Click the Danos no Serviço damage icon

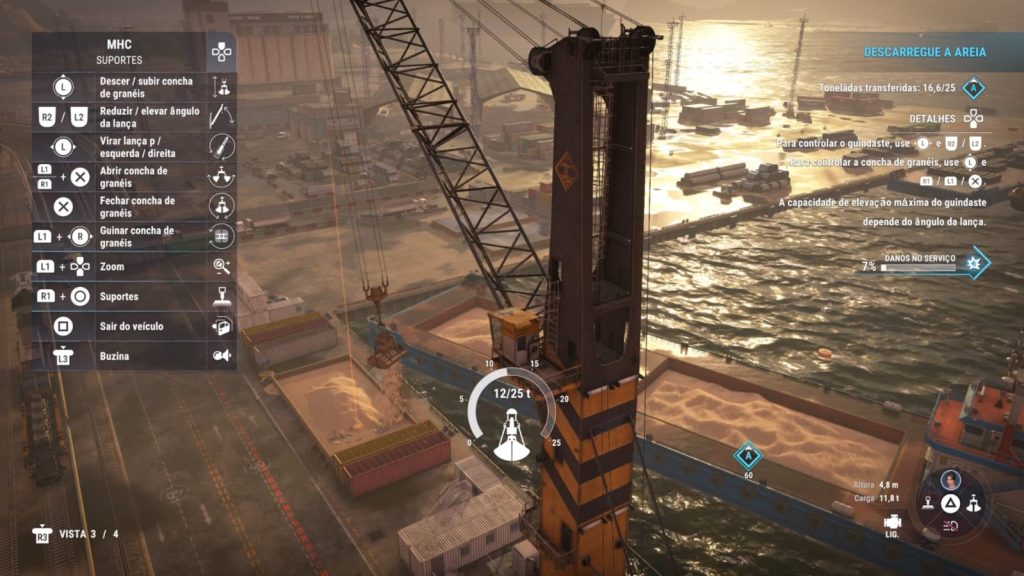975,262
